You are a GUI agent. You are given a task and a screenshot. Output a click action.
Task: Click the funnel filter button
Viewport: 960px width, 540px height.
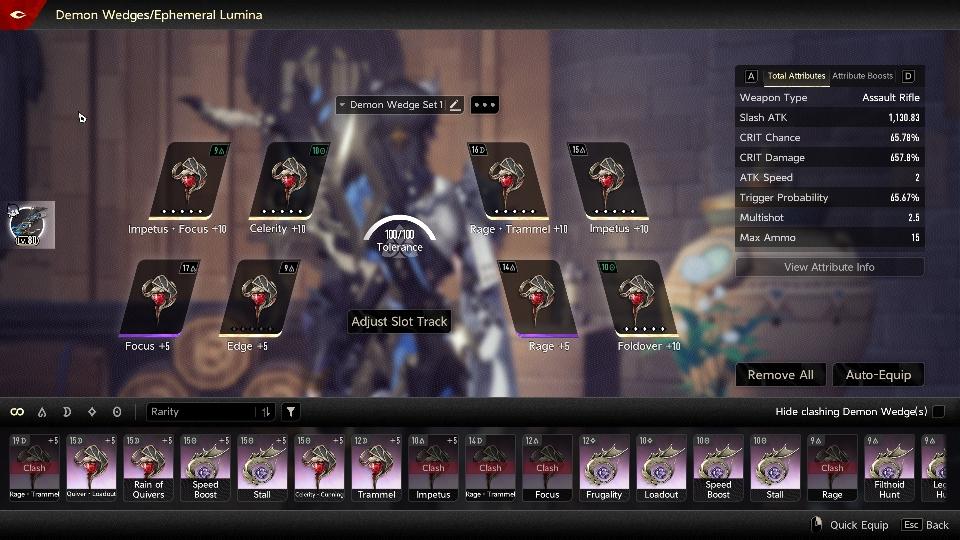tap(291, 412)
